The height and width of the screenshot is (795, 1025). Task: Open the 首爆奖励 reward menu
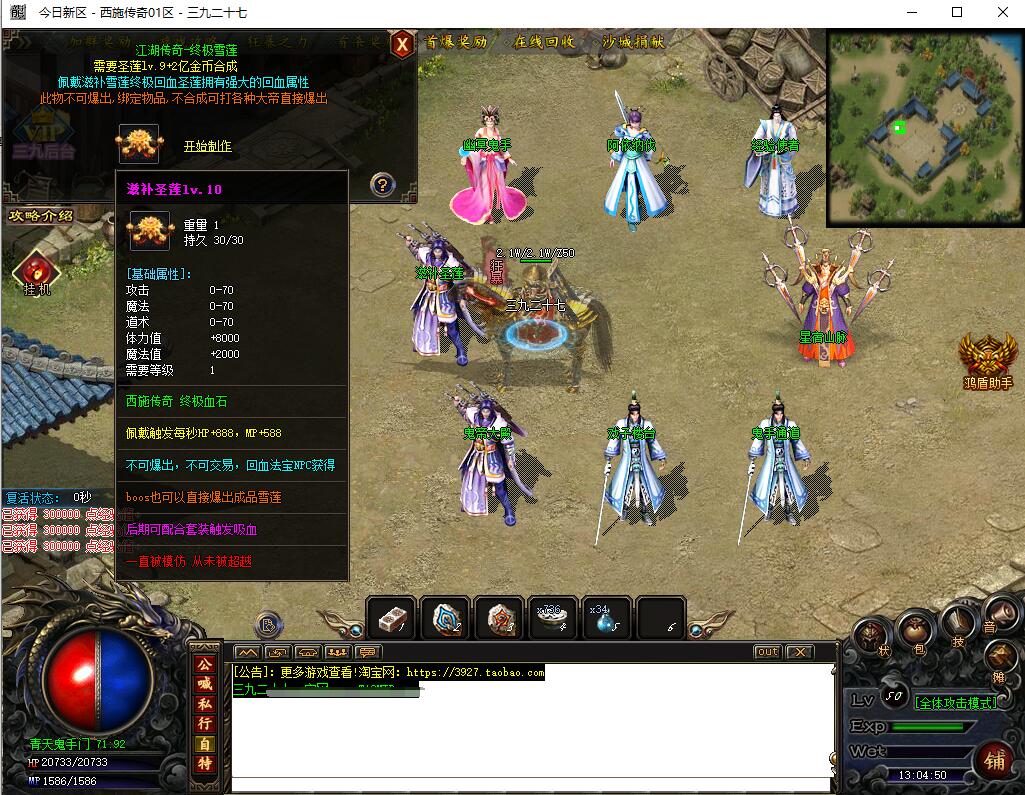point(456,43)
